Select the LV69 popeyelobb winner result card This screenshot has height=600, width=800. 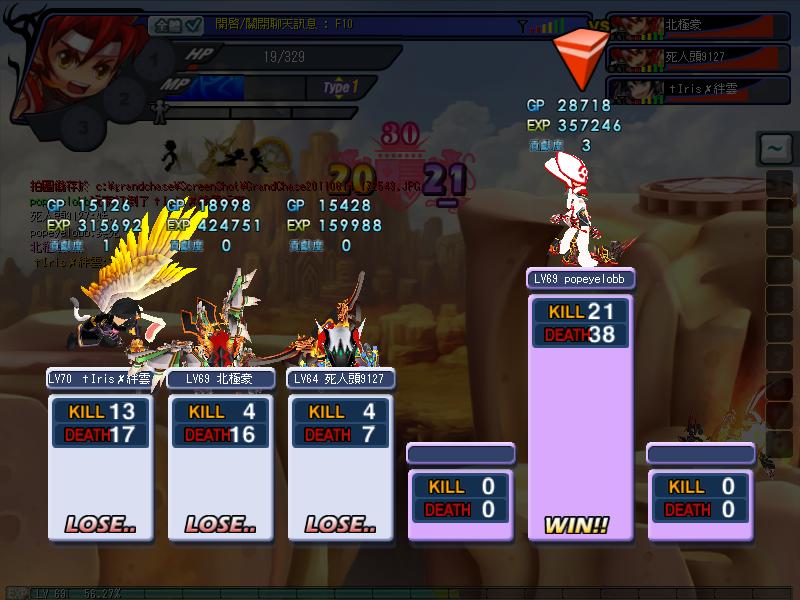click(580, 400)
